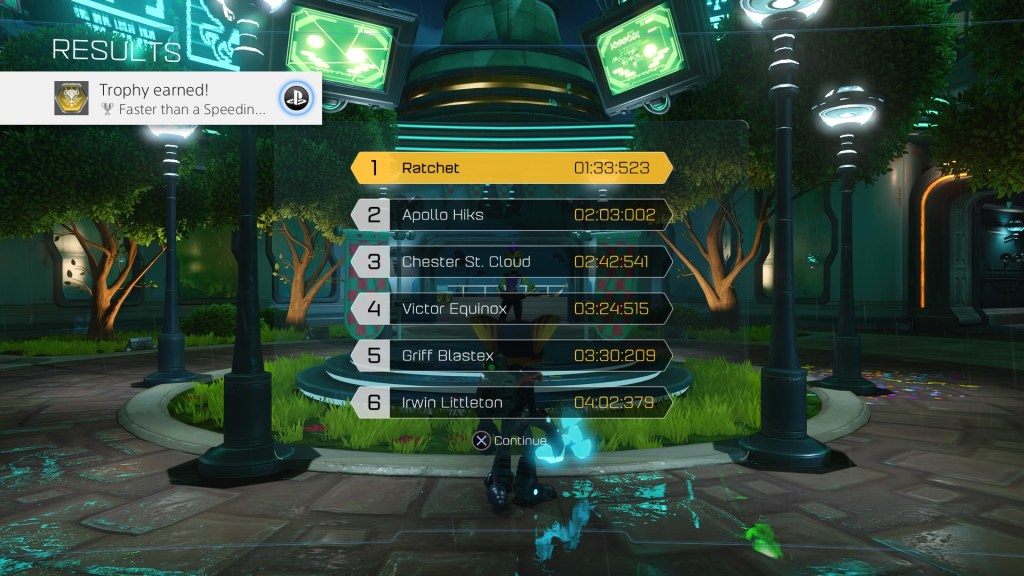Screen dimensions: 1024x576
Task: Select the Griff Blastex leaderboard row
Action: [512, 356]
